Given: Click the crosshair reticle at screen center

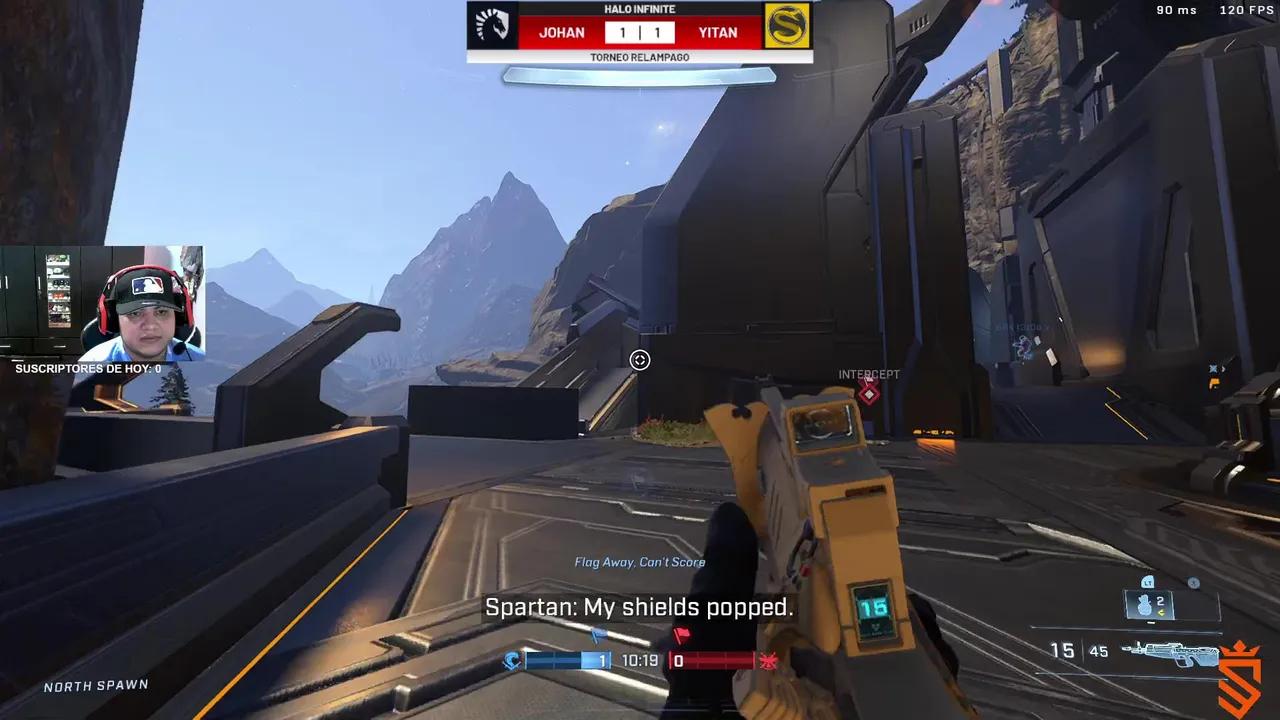Looking at the screenshot, I should tap(640, 360).
